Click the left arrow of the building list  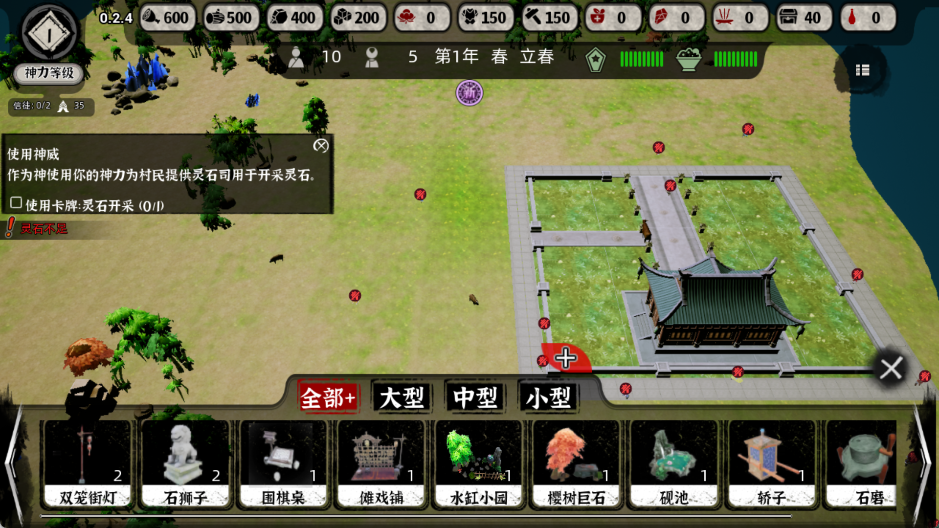tap(14, 462)
